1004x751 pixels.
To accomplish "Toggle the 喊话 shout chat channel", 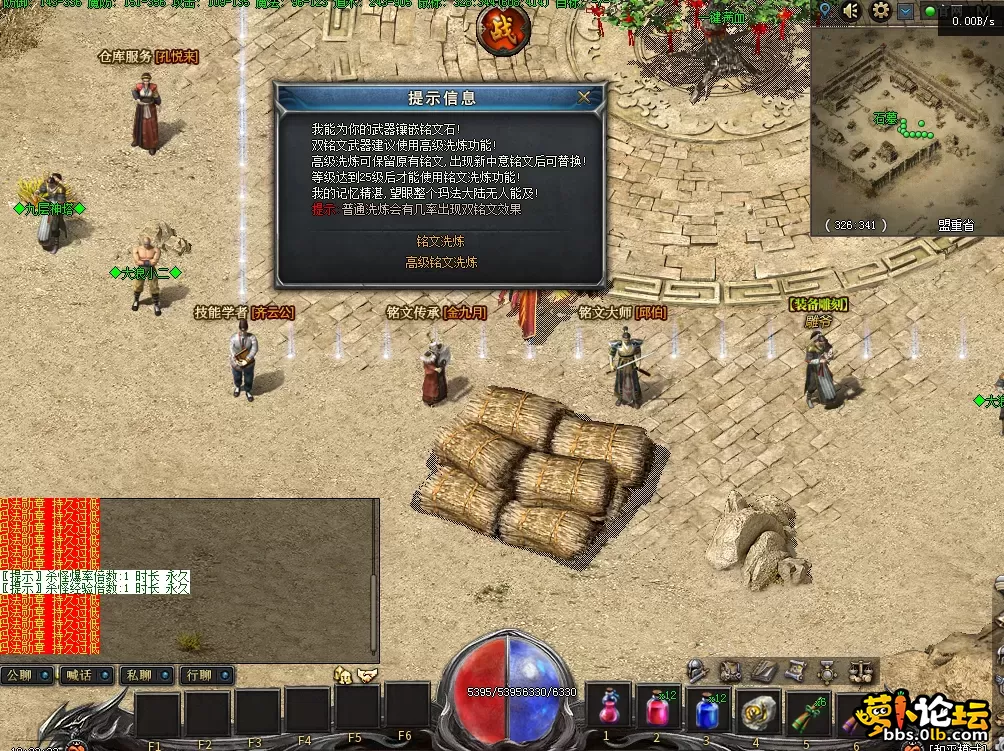I will click(x=86, y=675).
